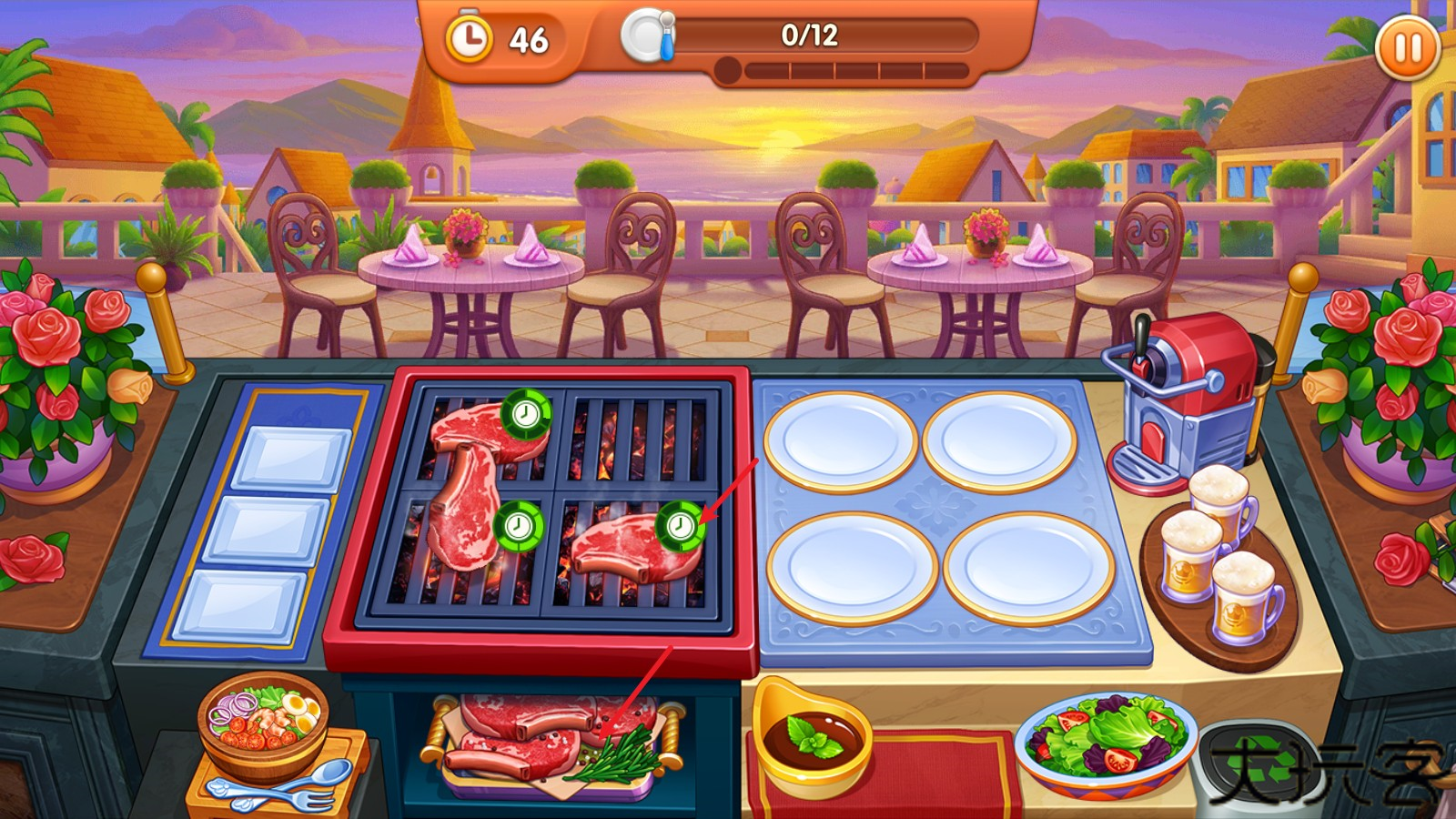Add sauce from the yellow gravy boat
The height and width of the screenshot is (819, 1456).
(810, 735)
